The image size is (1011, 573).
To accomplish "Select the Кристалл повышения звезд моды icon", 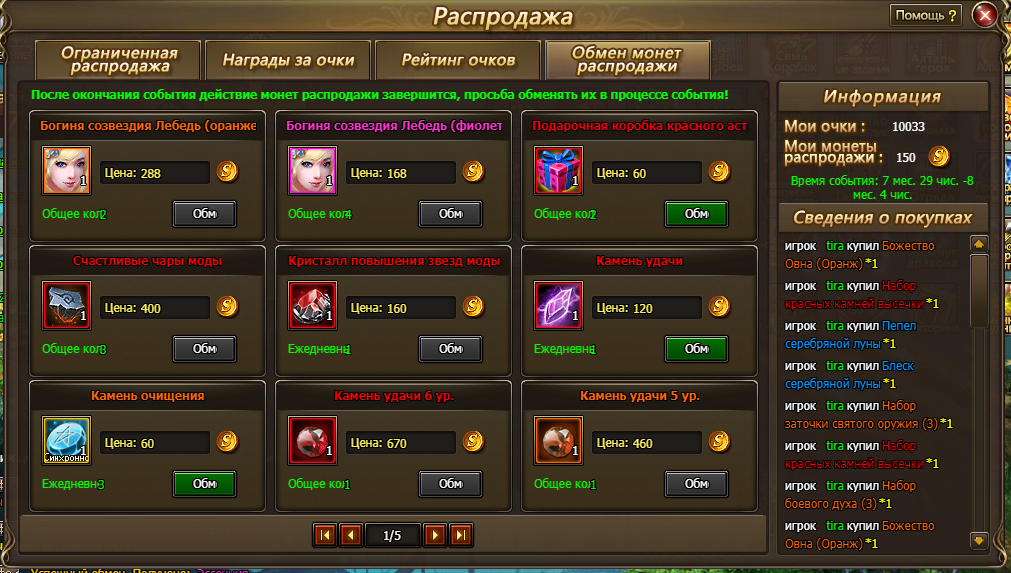I will tap(313, 306).
